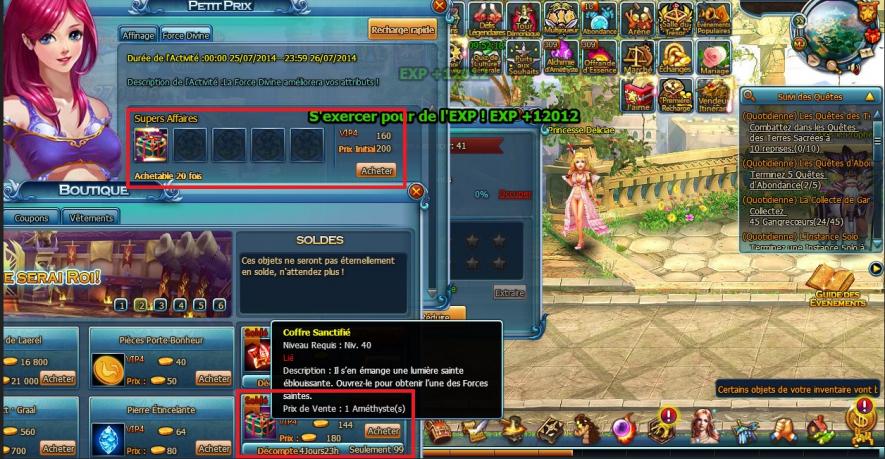Buy the discounted Coffre Sanctifié chest

(x=382, y=431)
